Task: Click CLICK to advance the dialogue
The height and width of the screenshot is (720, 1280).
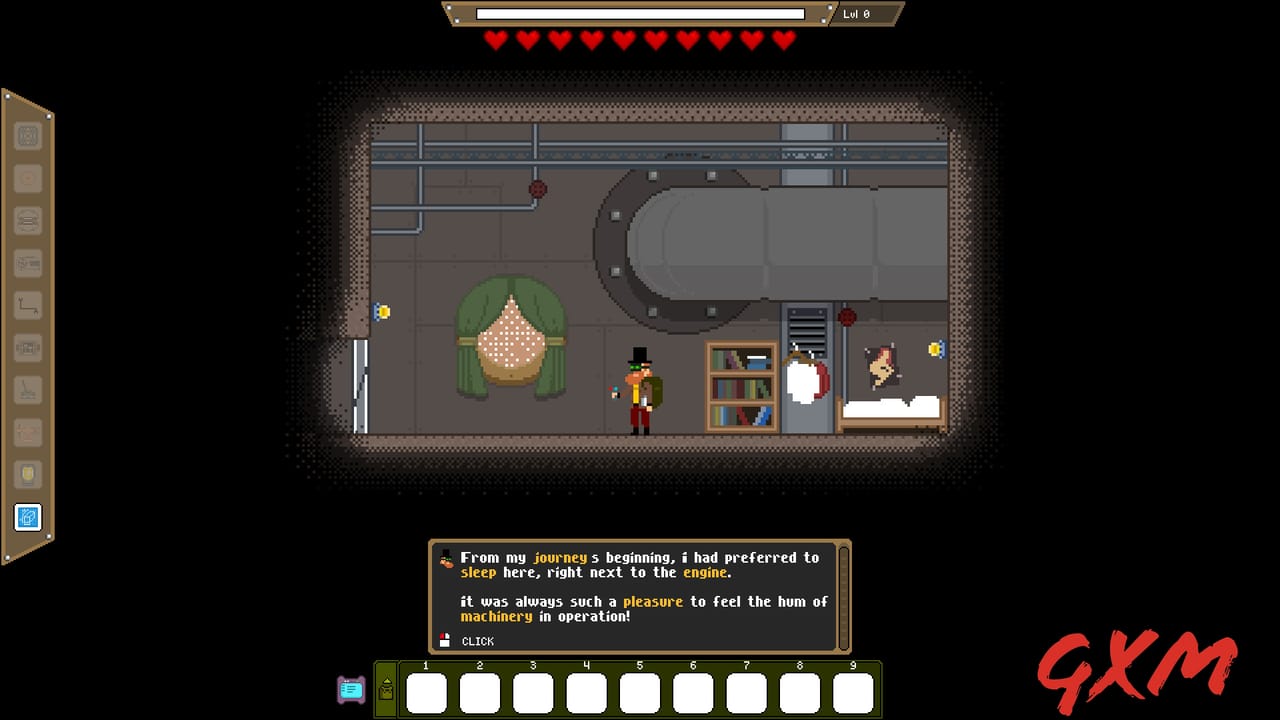Action: 477,641
